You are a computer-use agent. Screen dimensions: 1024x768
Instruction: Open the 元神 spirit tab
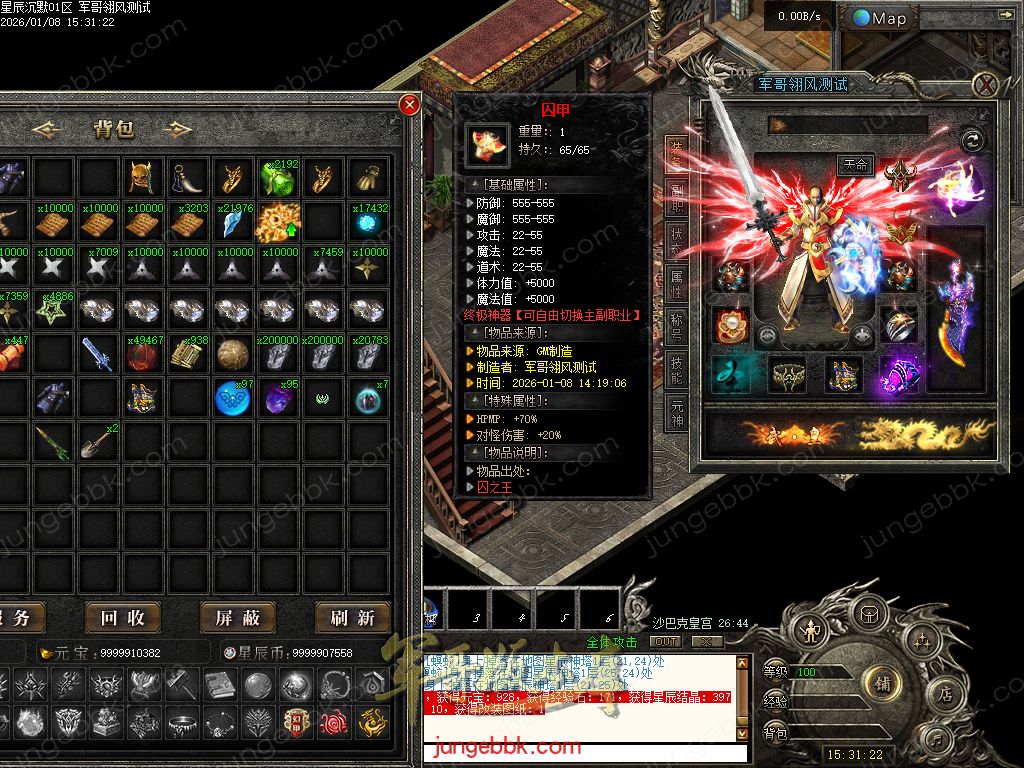(x=678, y=411)
